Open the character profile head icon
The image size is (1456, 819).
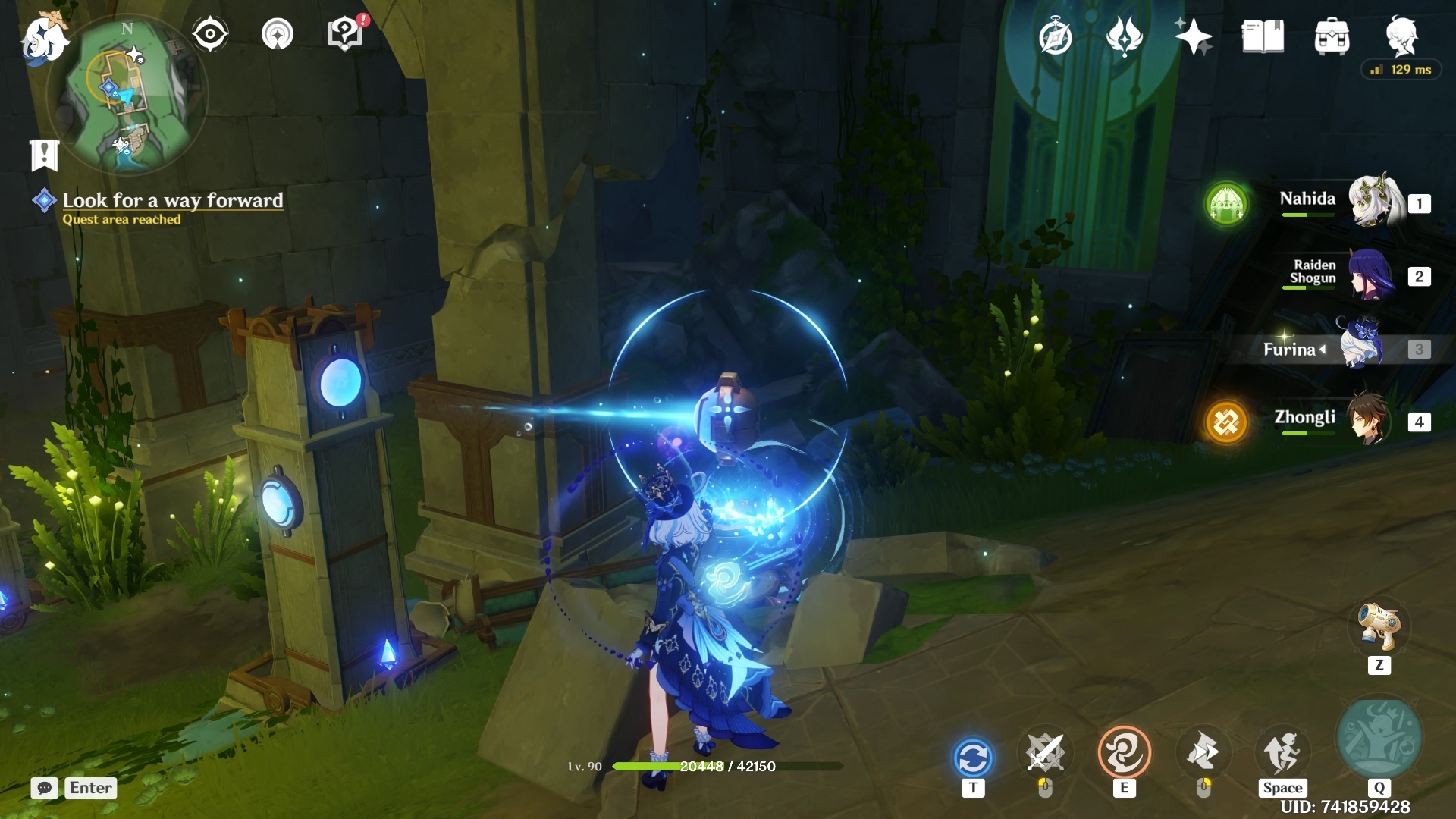click(1401, 36)
